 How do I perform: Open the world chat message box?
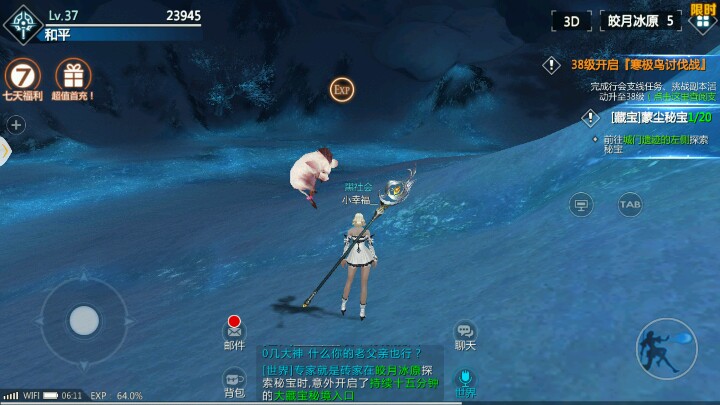point(350,374)
